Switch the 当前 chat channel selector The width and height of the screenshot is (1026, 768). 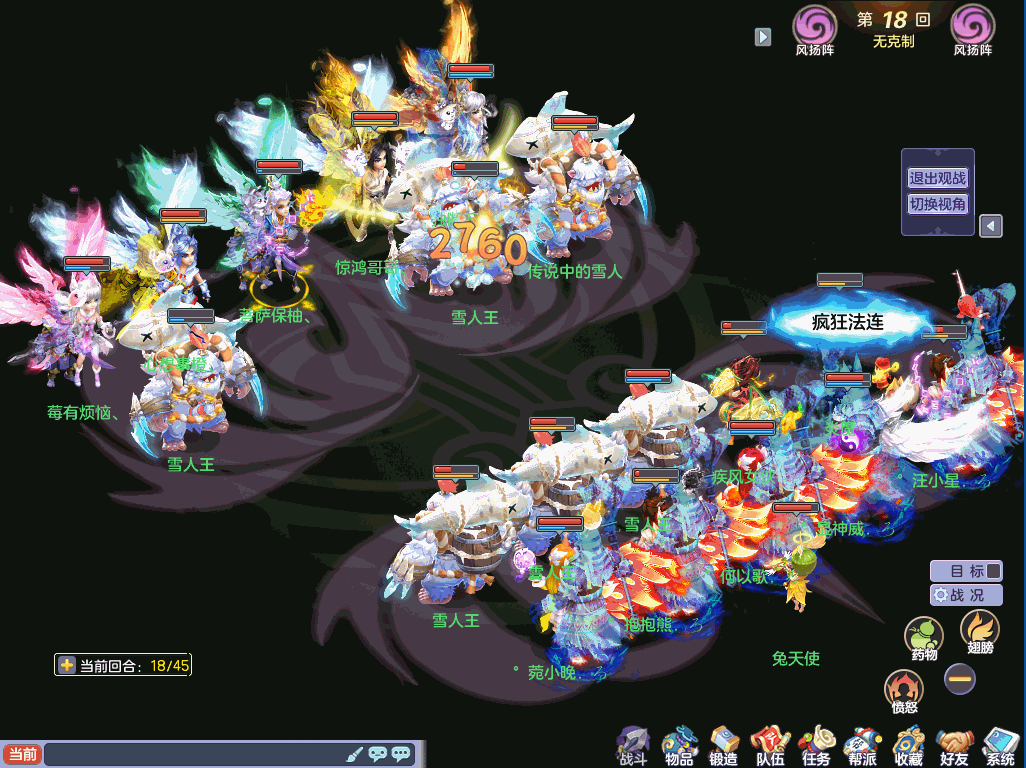(x=22, y=754)
